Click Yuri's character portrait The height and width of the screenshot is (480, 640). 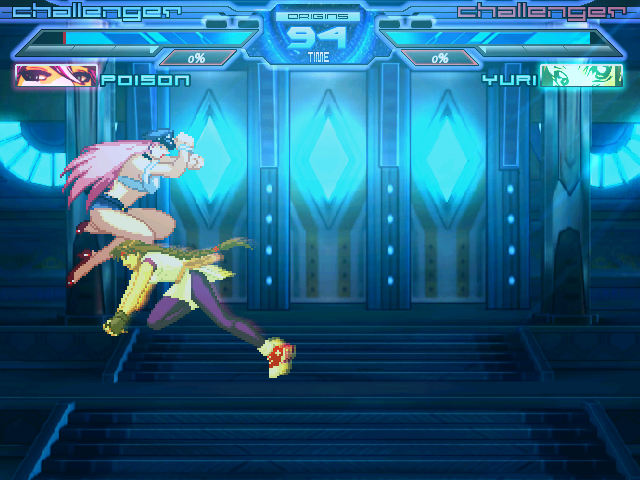[580, 77]
